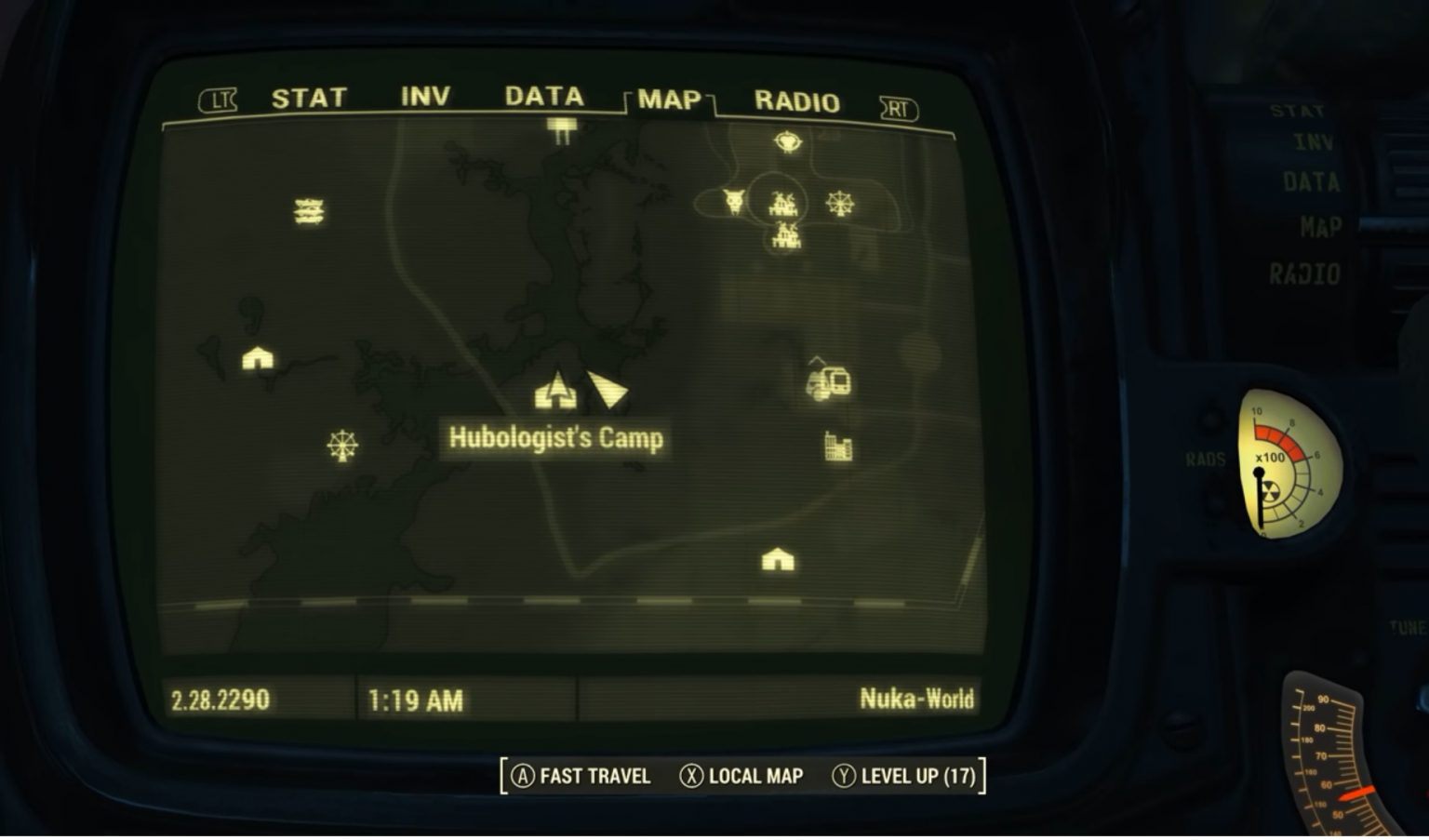This screenshot has width=1429, height=840.
Task: Open the INV tab
Action: click(x=424, y=96)
